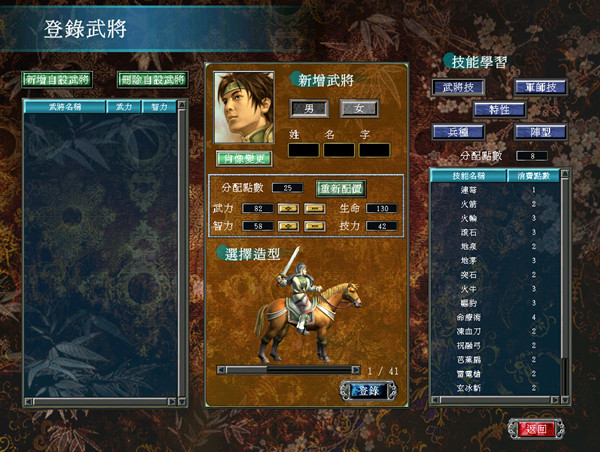
Task: Select the female 女 gender option
Action: coord(357,107)
